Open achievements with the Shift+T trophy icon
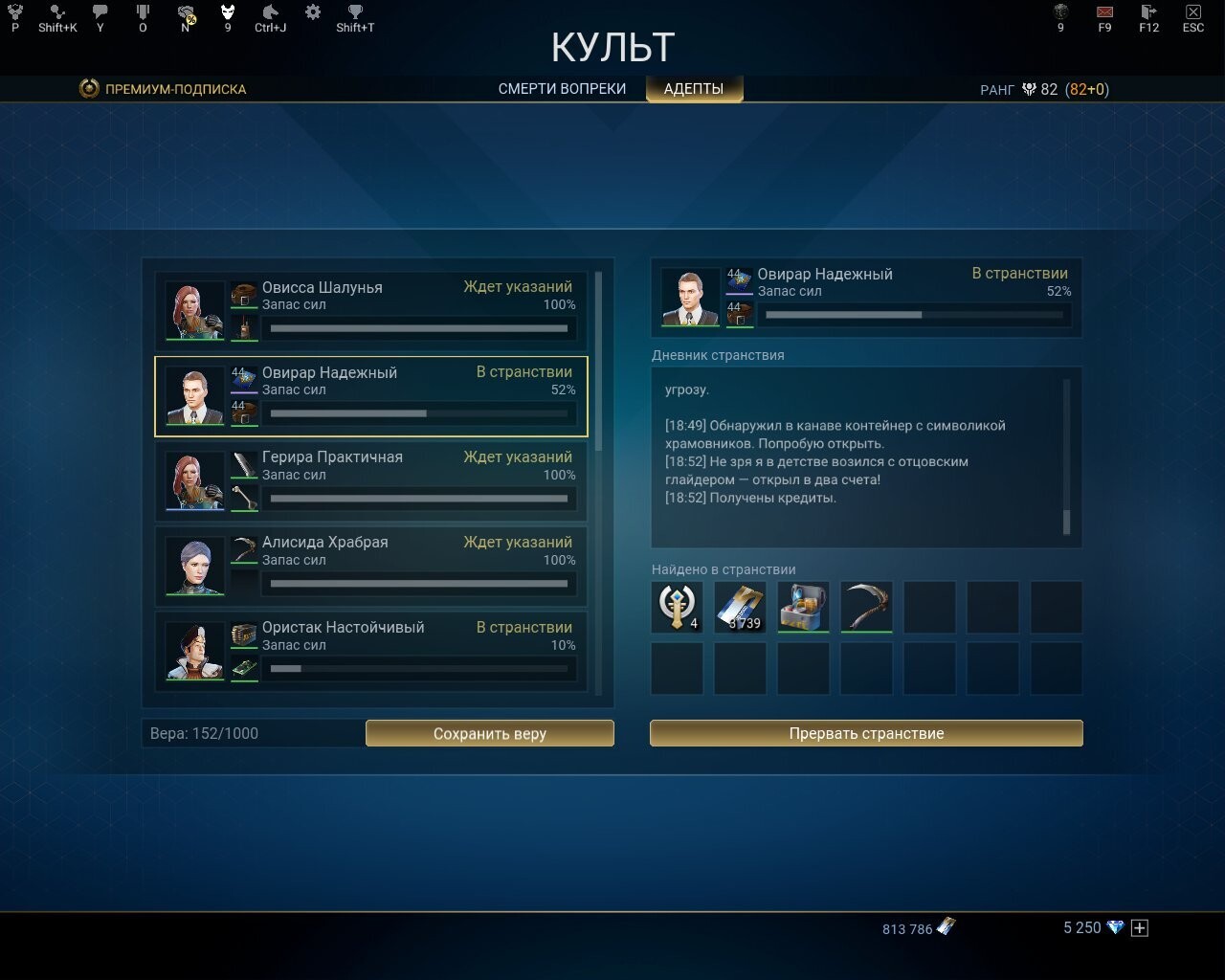The height and width of the screenshot is (980, 1225). tap(354, 14)
